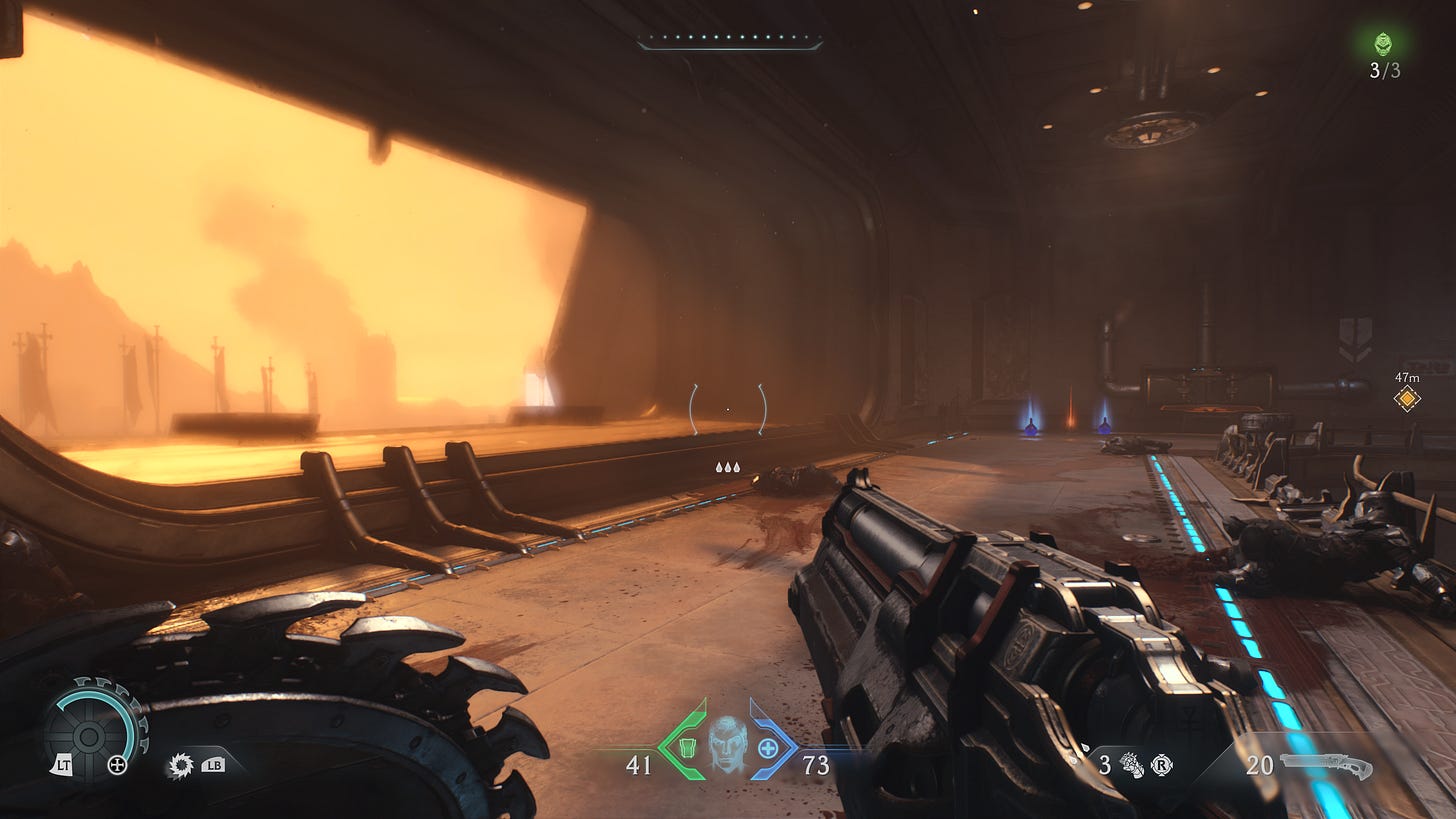Image resolution: width=1456 pixels, height=819 pixels.
Task: Click the compass strip at top center
Action: click(x=730, y=42)
